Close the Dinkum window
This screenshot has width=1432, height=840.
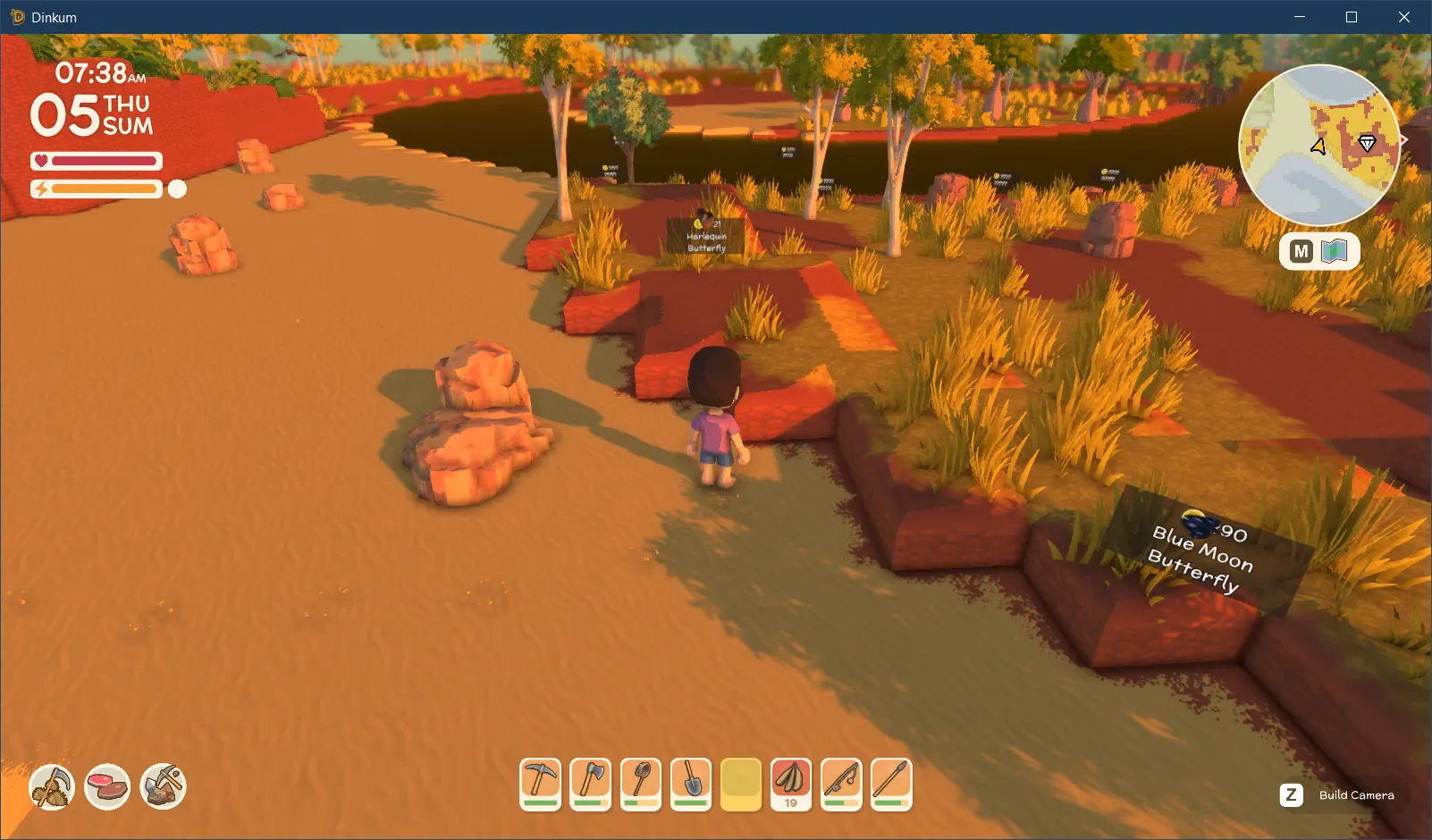[x=1404, y=17]
